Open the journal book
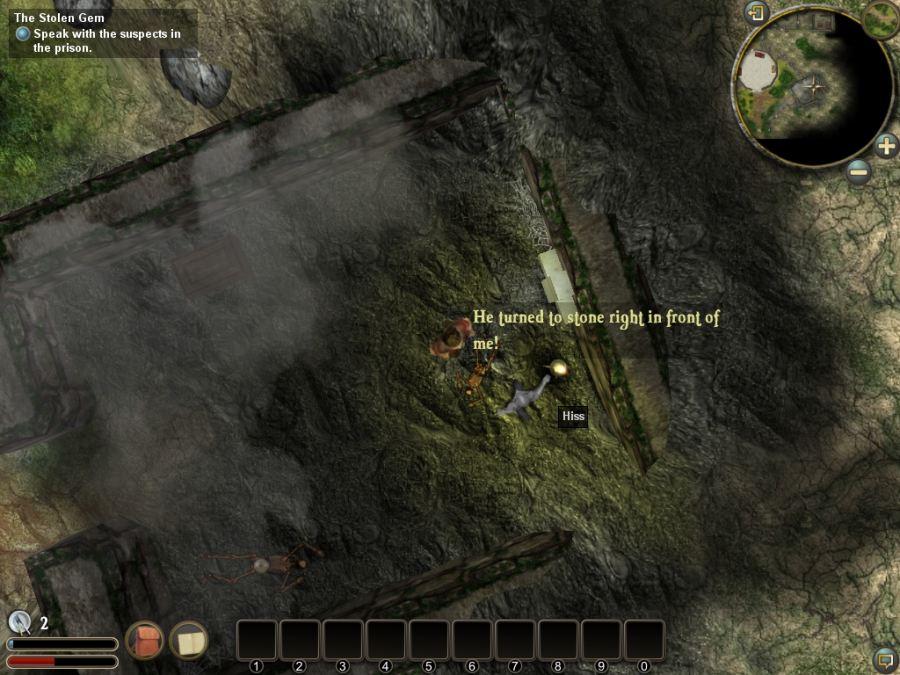Image resolution: width=900 pixels, height=675 pixels. click(x=188, y=640)
